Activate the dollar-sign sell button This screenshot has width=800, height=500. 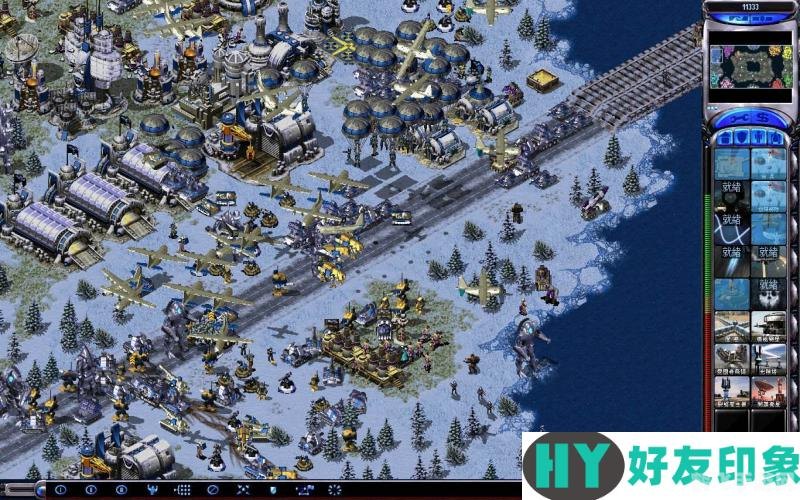coord(765,119)
